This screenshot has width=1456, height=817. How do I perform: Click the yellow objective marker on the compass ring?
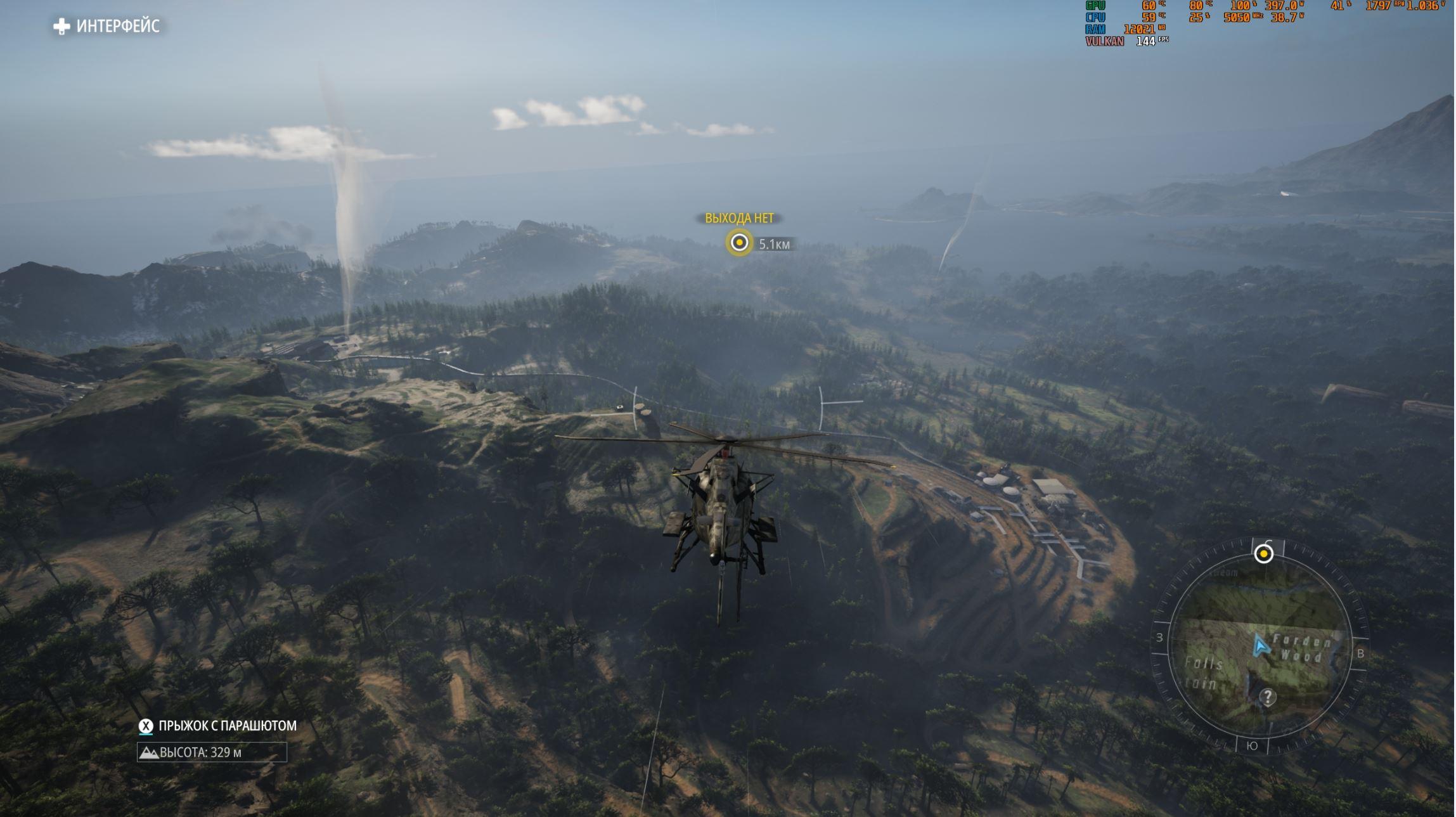(1263, 554)
